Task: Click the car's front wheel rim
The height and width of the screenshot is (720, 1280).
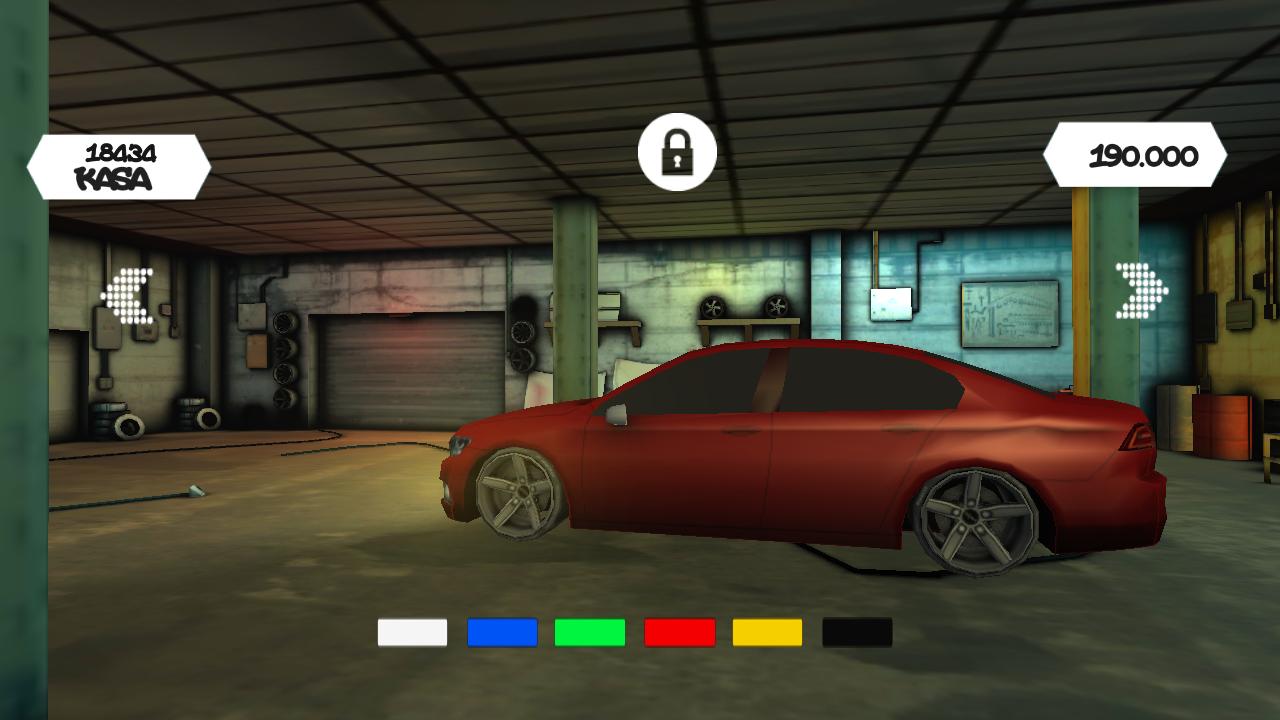Action: point(519,493)
